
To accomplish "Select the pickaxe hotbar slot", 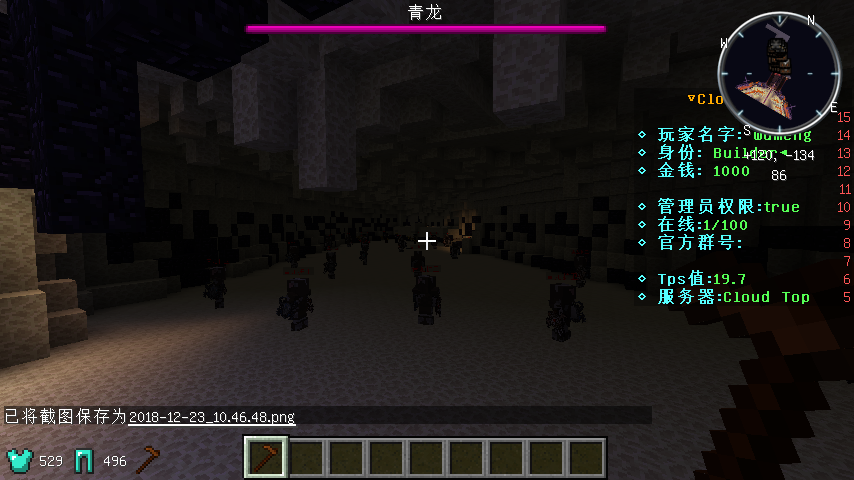I will pos(267,458).
